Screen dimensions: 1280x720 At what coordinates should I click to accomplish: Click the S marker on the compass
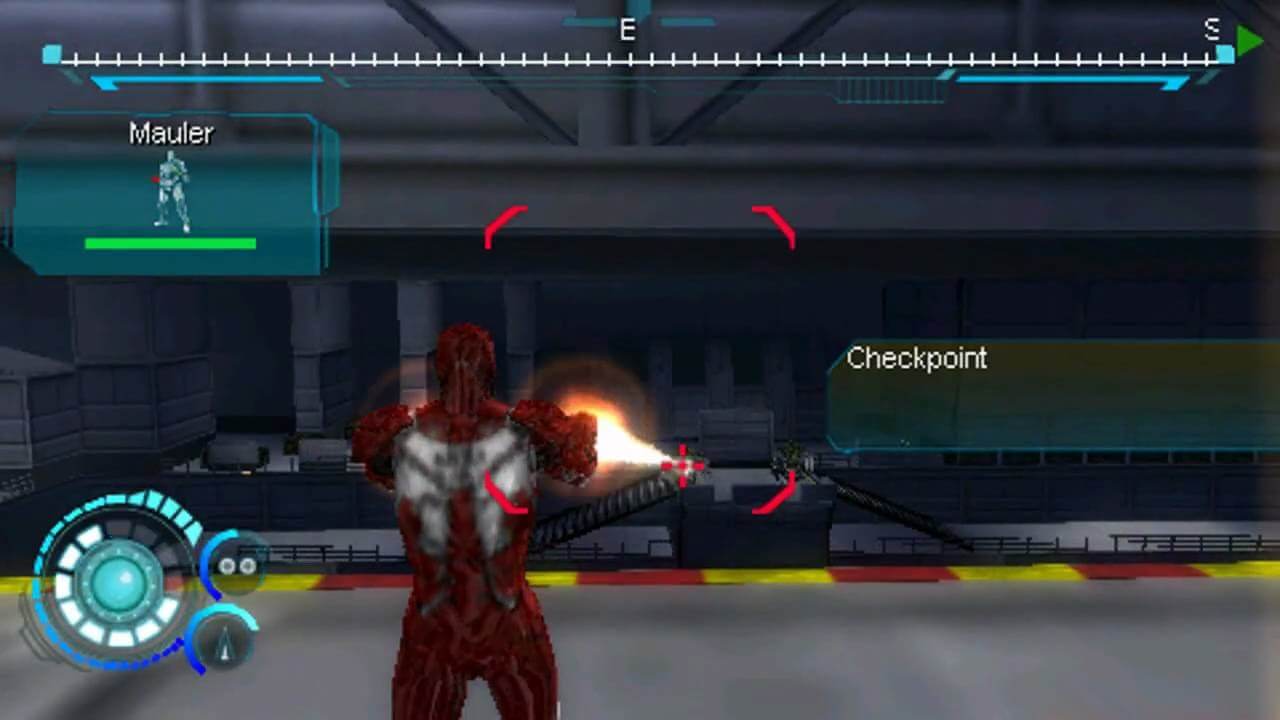coord(1211,31)
